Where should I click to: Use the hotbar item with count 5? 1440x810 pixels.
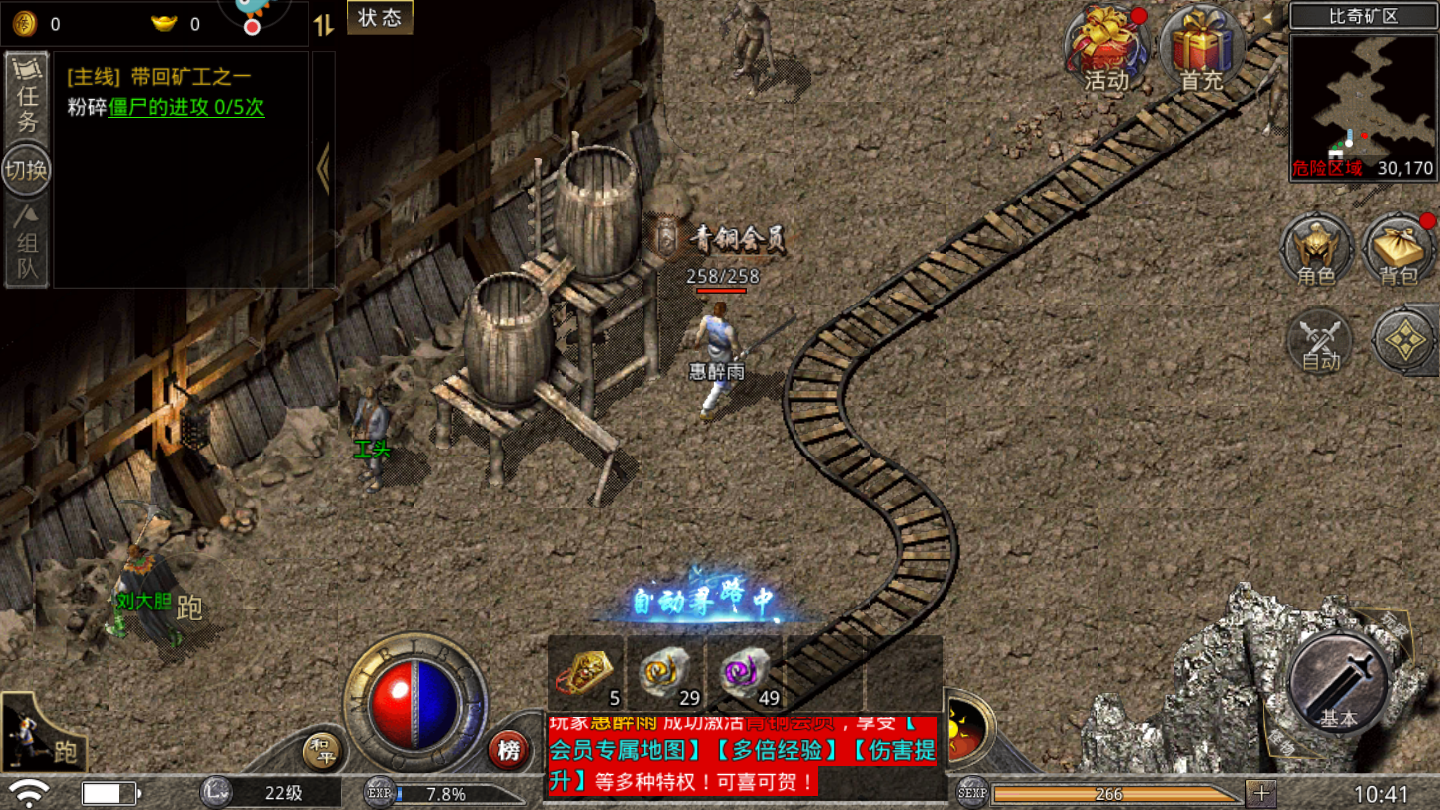(586, 673)
